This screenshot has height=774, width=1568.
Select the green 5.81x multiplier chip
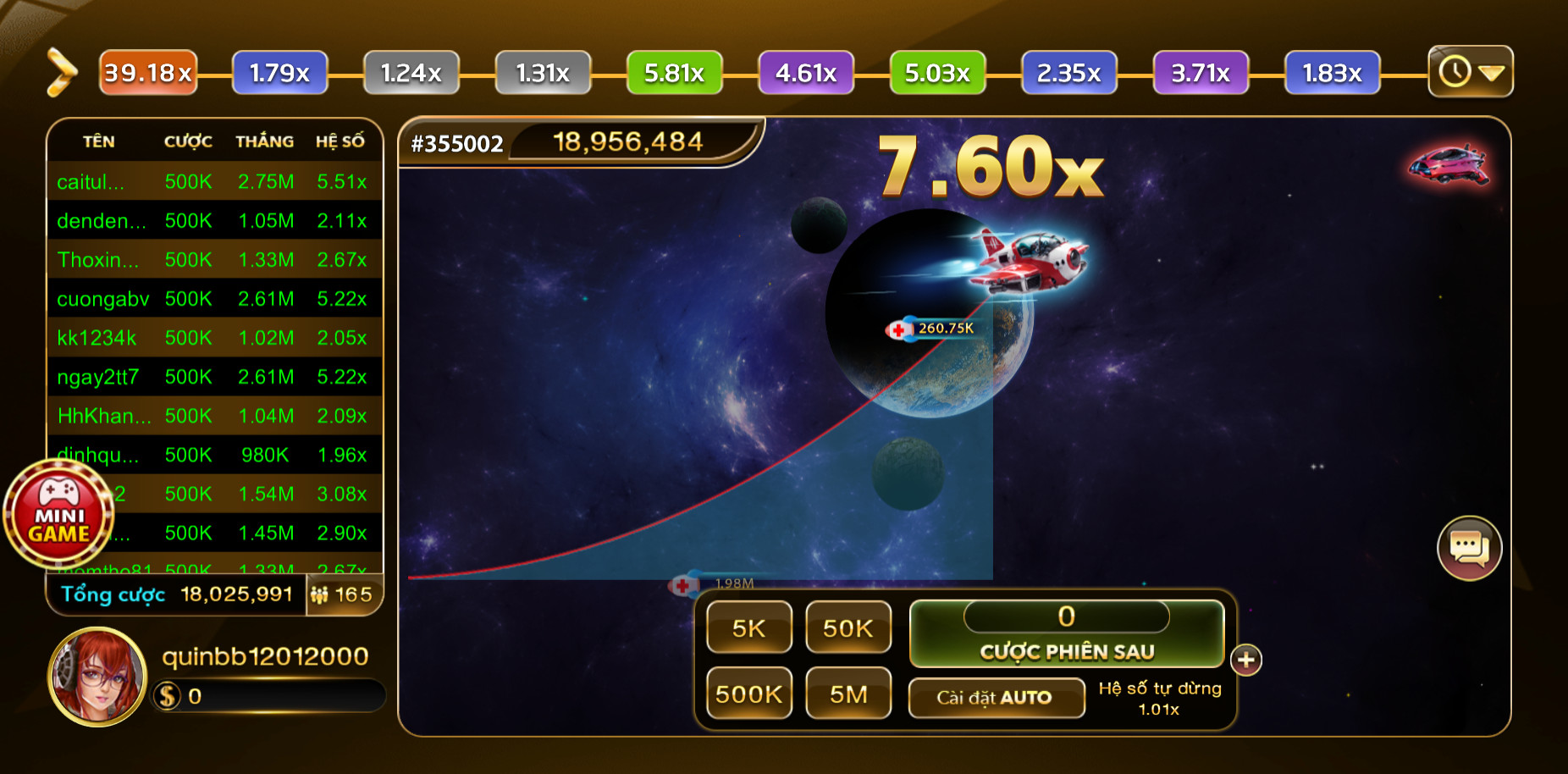pyautogui.click(x=674, y=72)
